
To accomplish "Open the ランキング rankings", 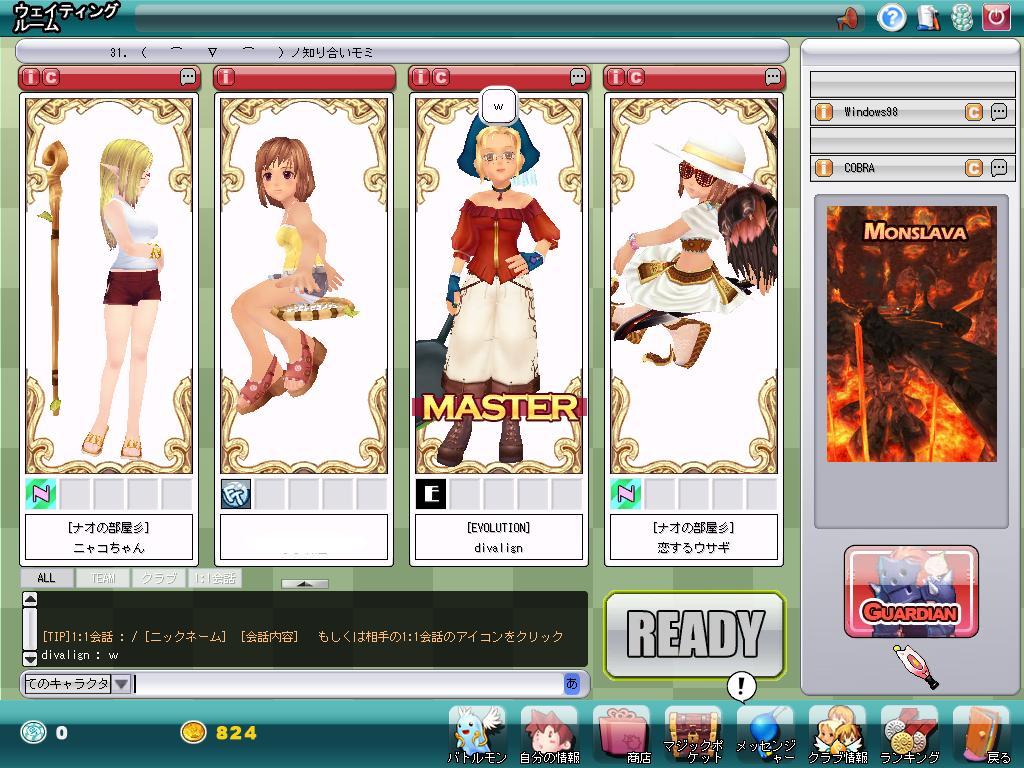I will coord(909,735).
